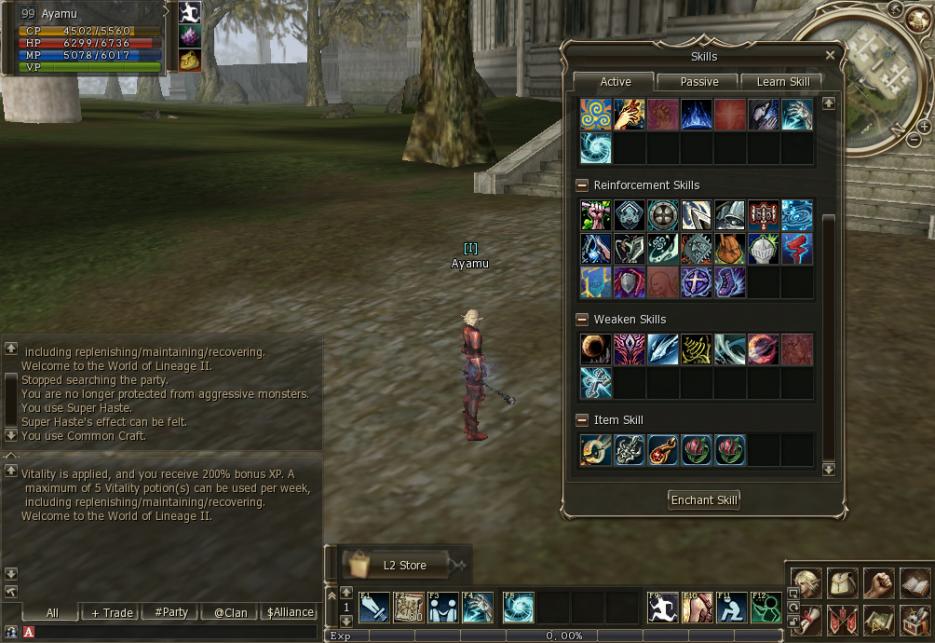Select the #Party chat tab
The height and width of the screenshot is (643, 935).
click(170, 612)
